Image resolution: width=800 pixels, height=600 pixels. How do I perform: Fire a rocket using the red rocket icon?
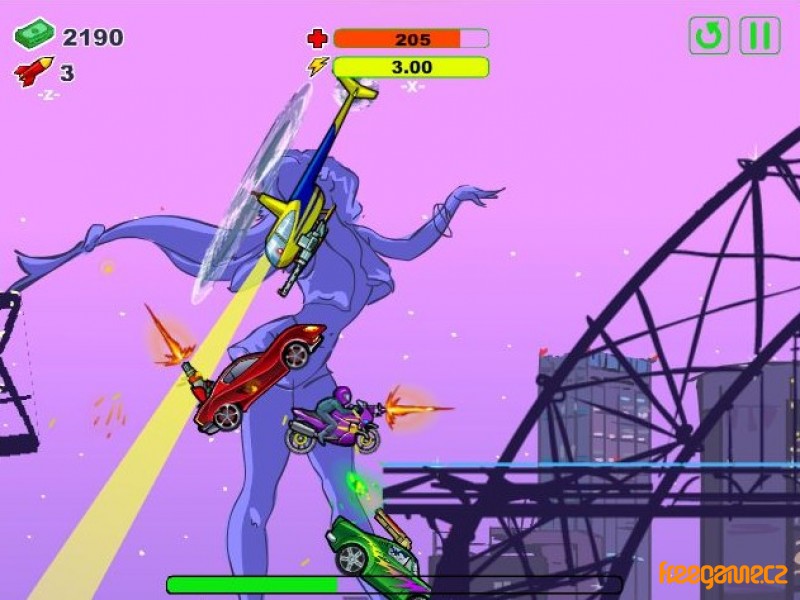[33, 72]
